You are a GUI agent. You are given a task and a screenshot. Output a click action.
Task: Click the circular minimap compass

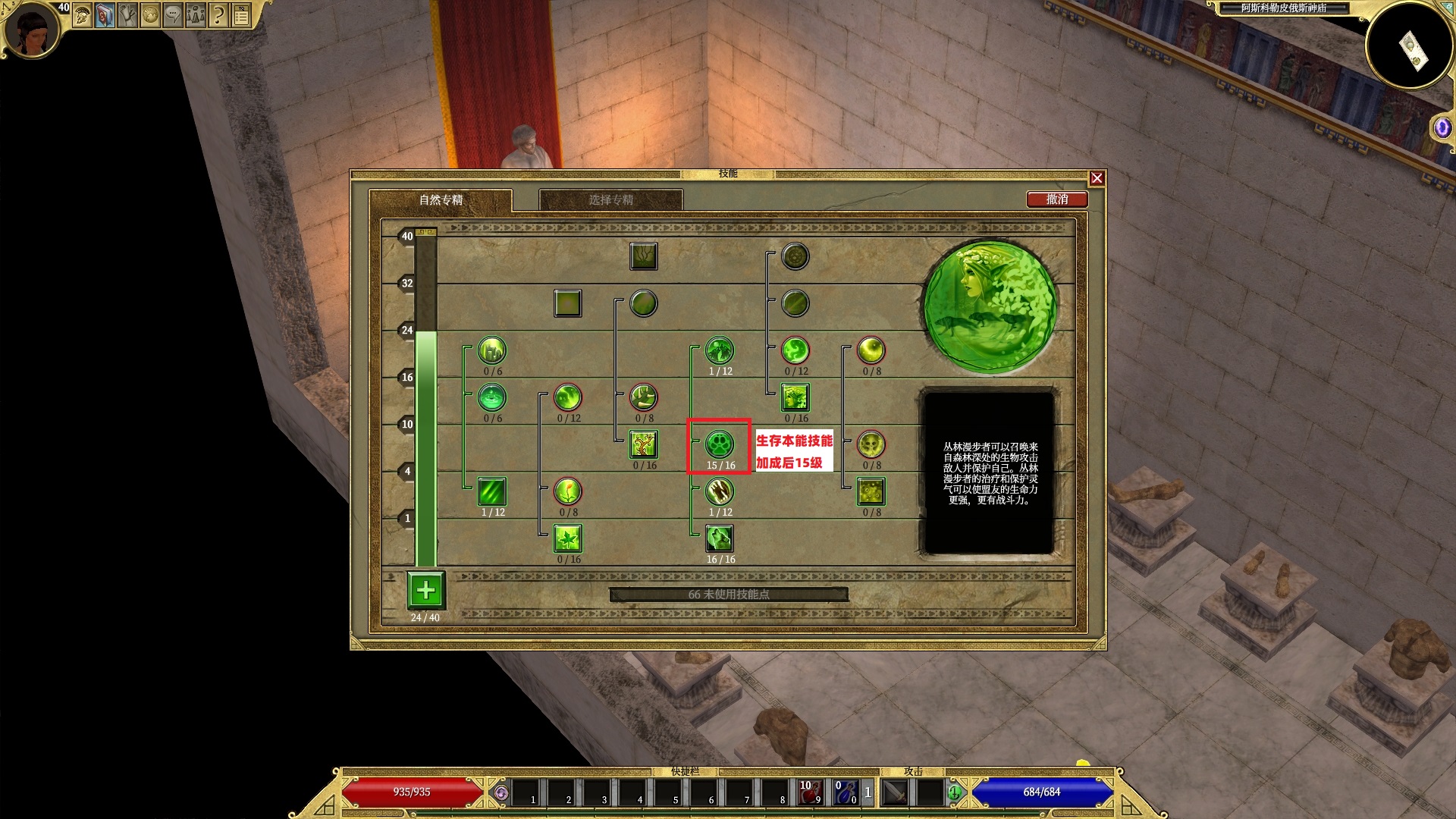(x=1409, y=45)
